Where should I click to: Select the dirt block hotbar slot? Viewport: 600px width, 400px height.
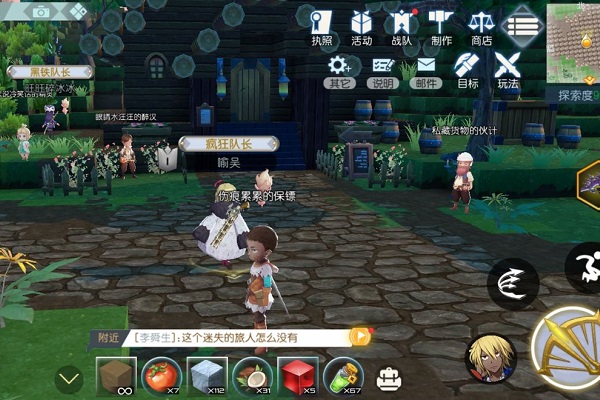(116, 376)
